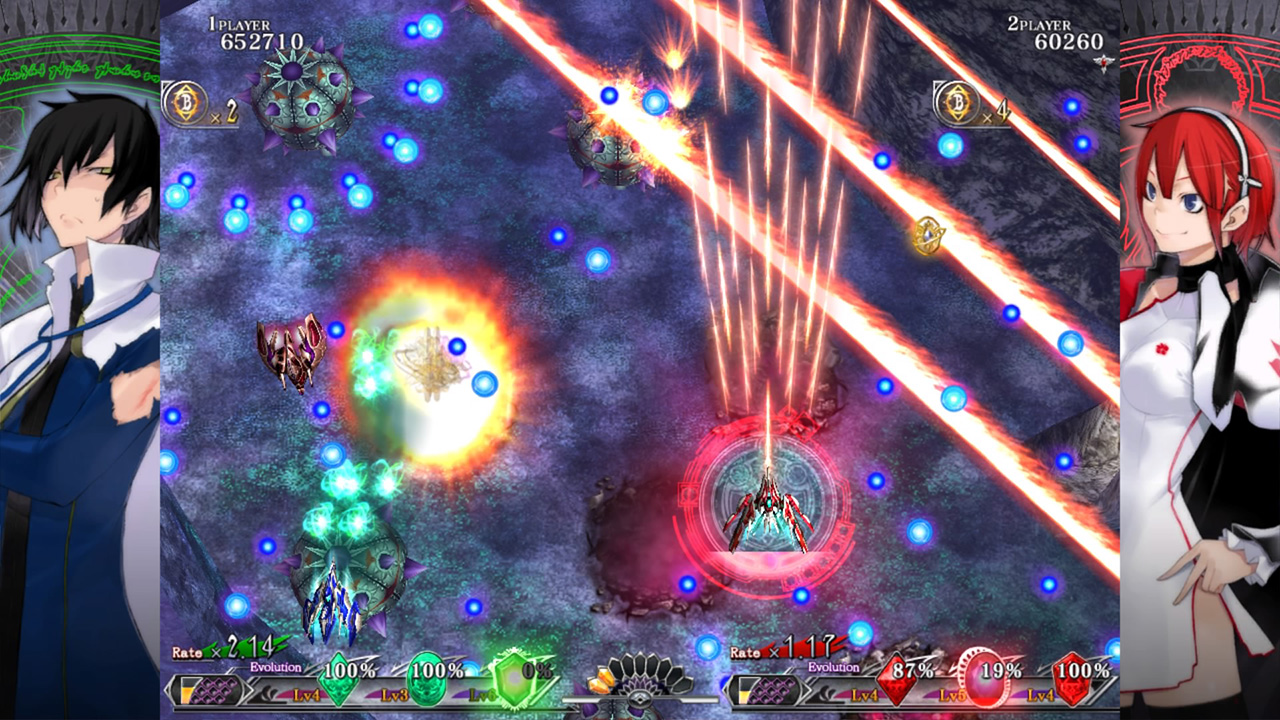
Task: Select the green shield gem at 0%
Action: pos(514,681)
